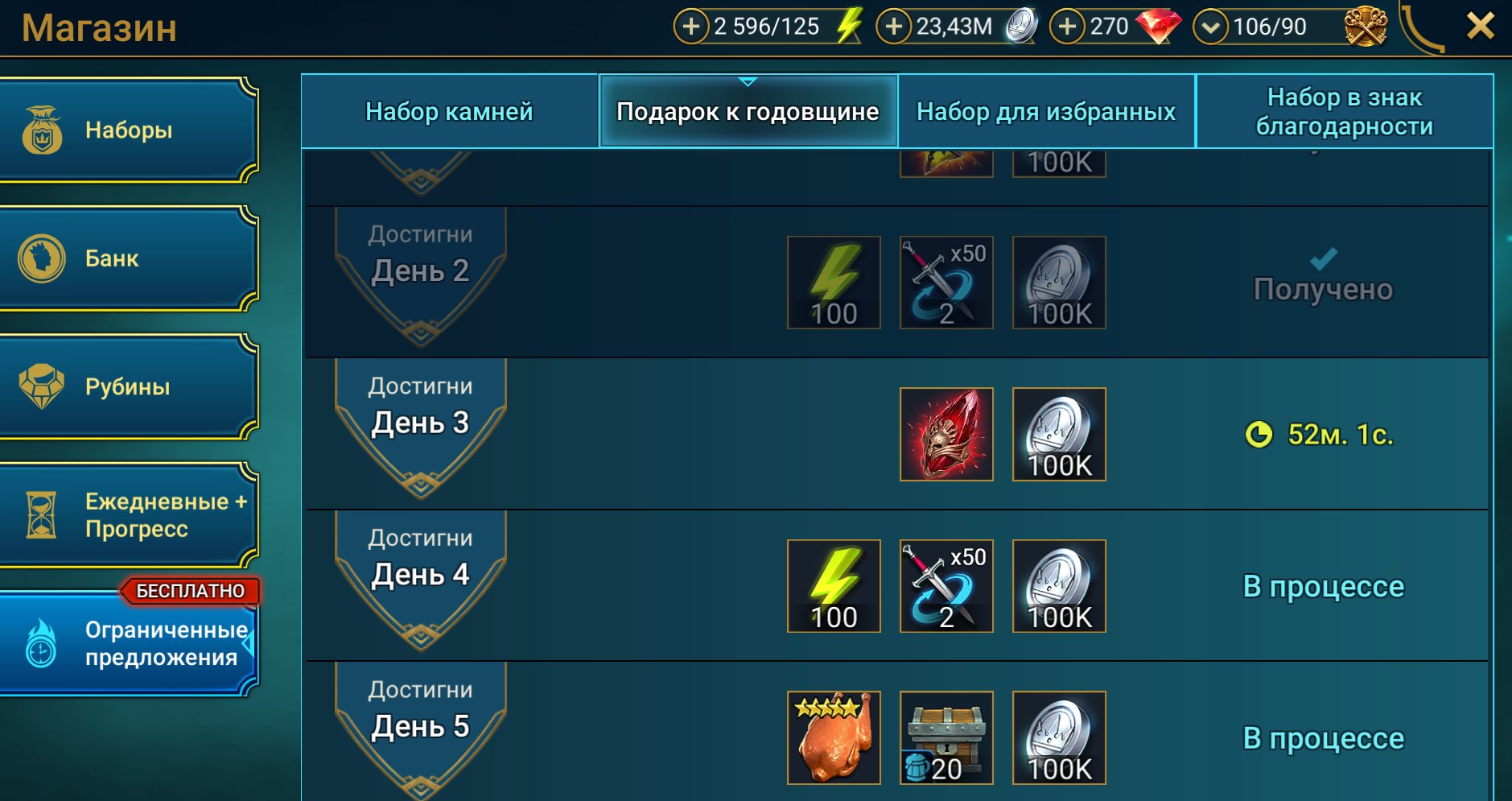Inspect the Day 5 treasure chest reward

(x=946, y=737)
